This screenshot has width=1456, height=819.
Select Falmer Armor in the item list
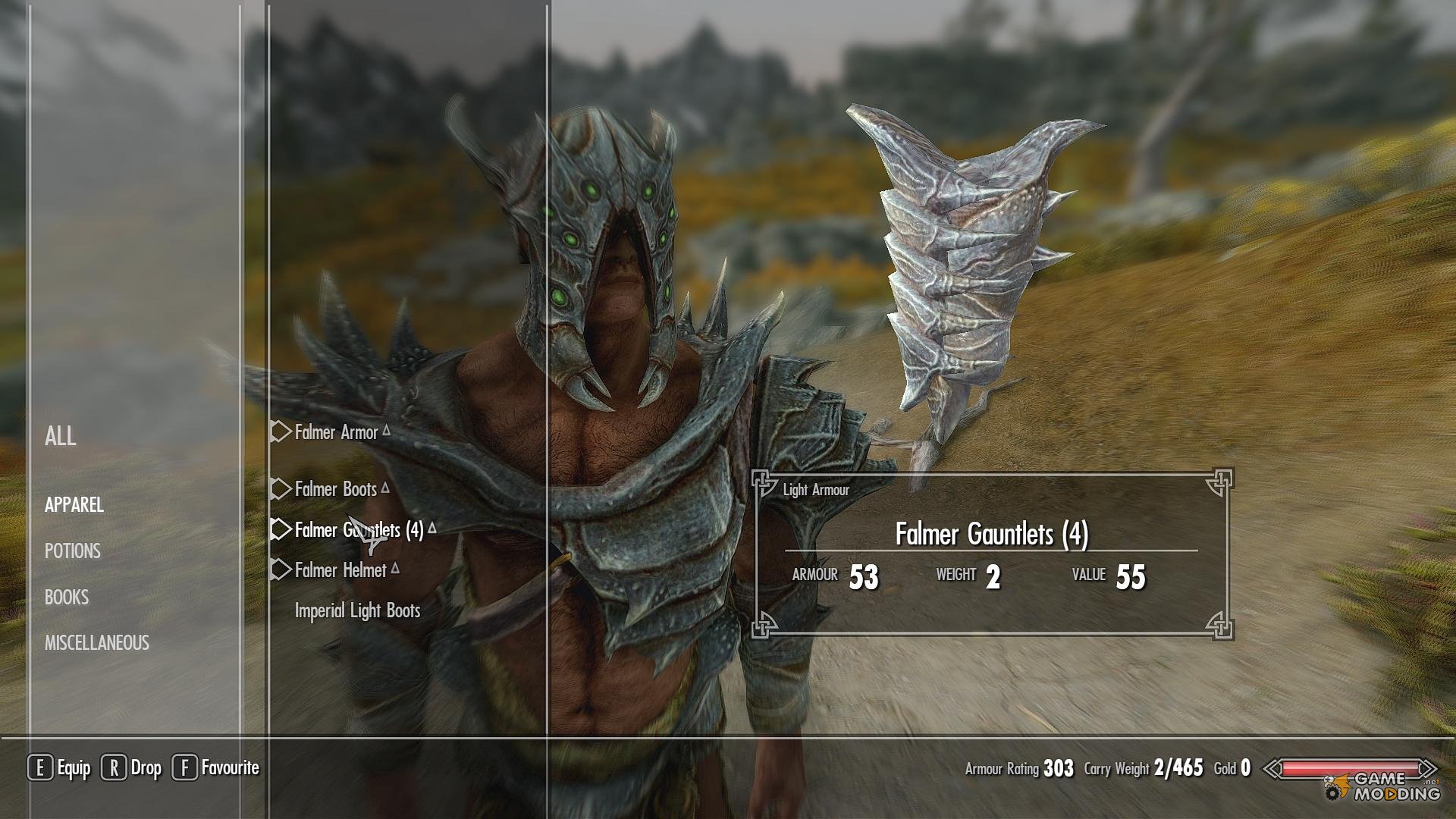[336, 432]
